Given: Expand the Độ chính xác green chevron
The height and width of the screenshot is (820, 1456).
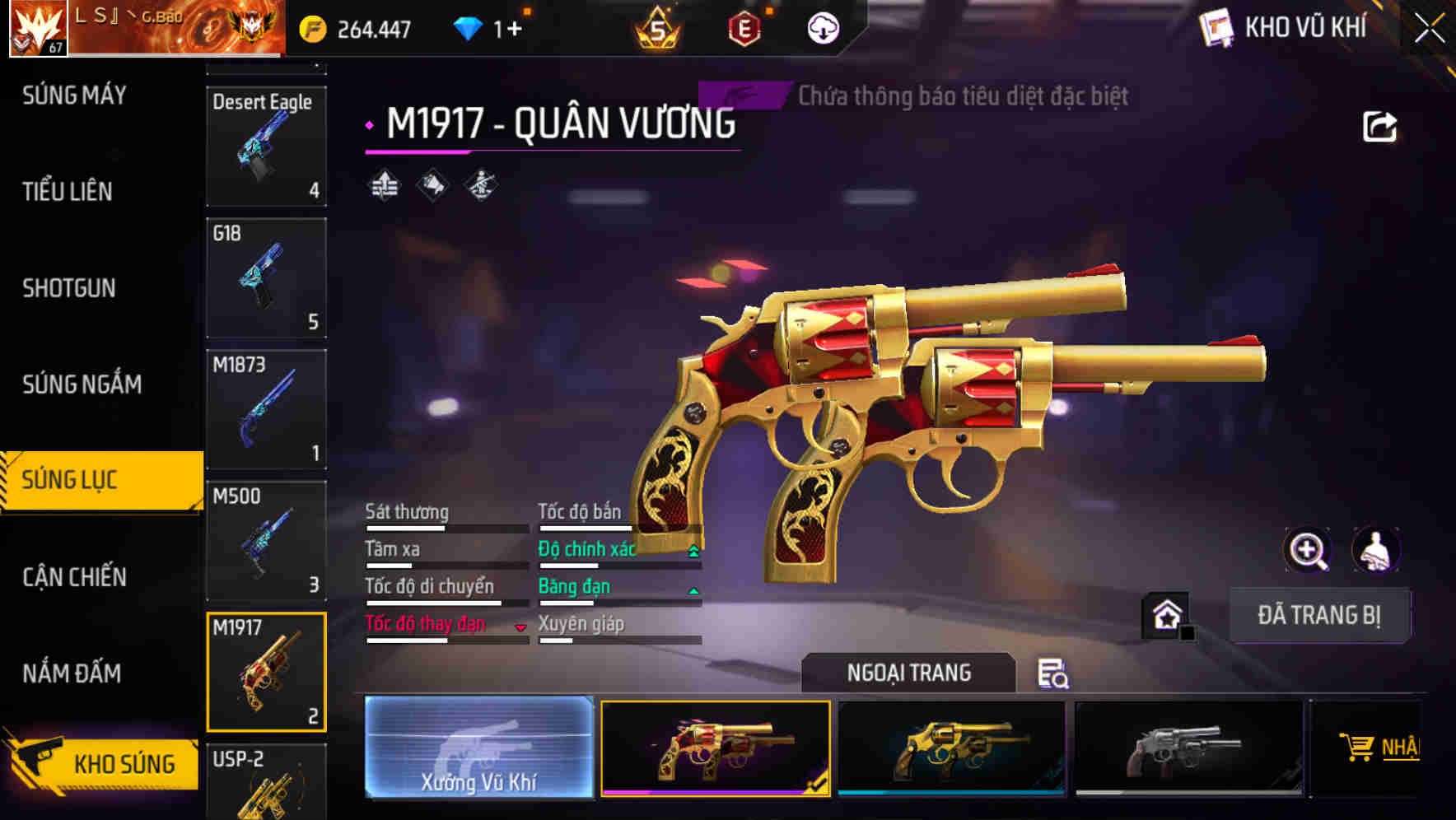Looking at the screenshot, I should (693, 552).
